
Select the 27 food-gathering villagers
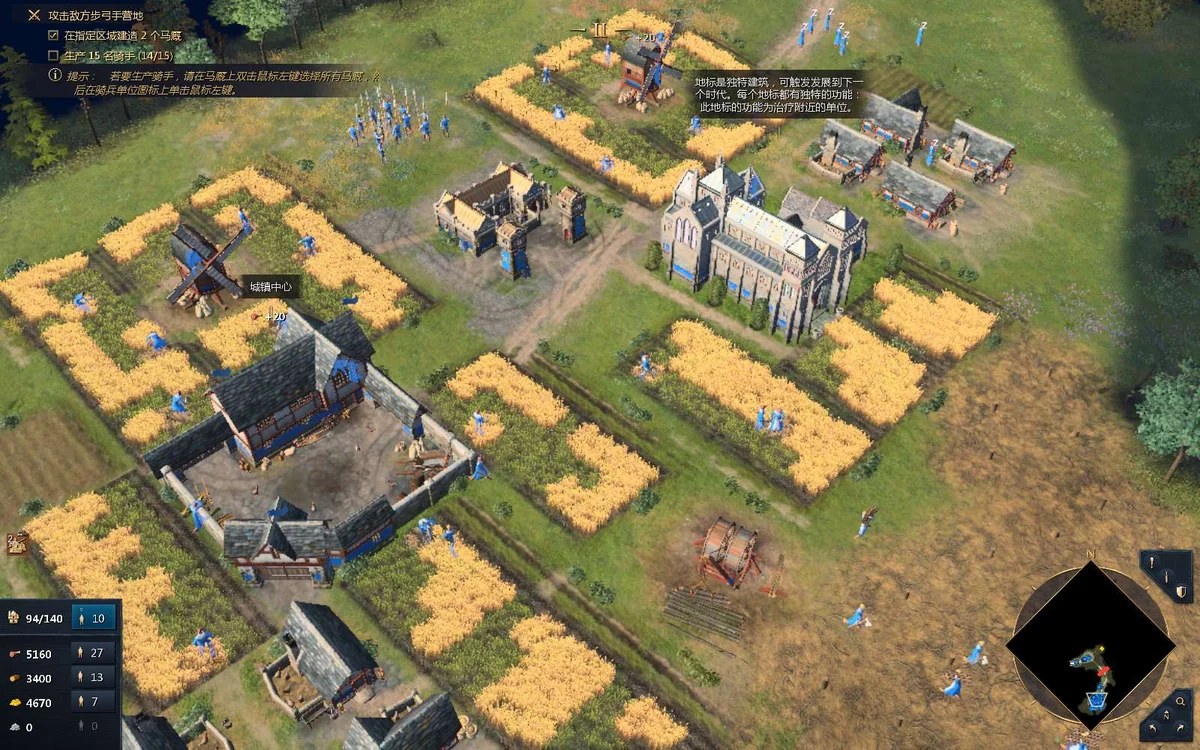tap(93, 653)
